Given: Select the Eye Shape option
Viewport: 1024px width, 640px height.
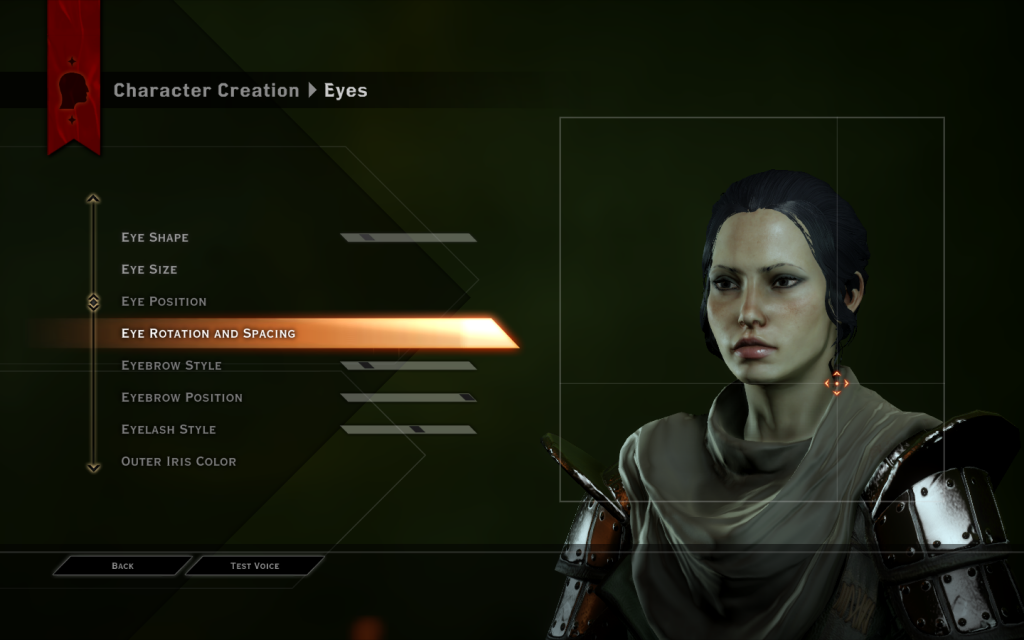Looking at the screenshot, I should pos(155,238).
